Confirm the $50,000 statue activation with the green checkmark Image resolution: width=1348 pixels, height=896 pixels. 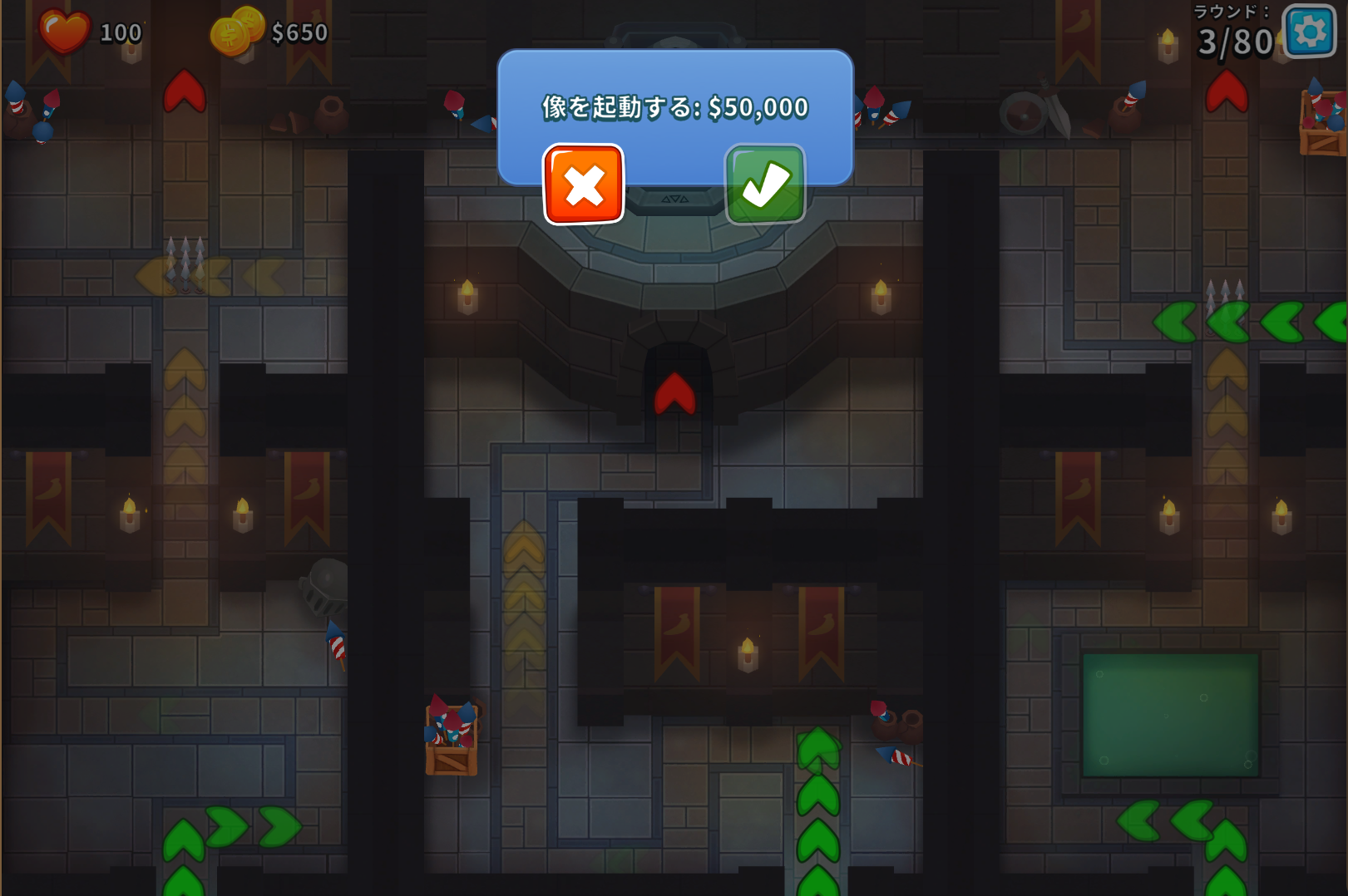coord(765,185)
